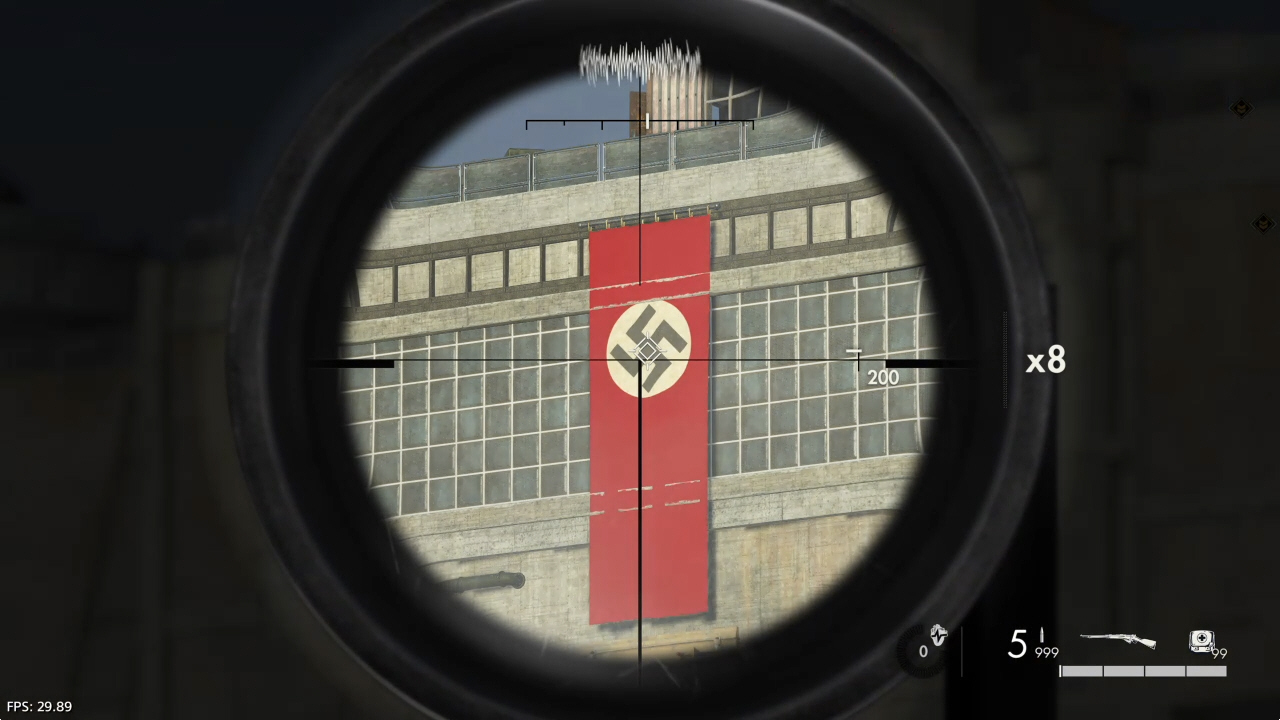
Task: Click the x8 scope magnification indicator
Action: (x=1045, y=362)
